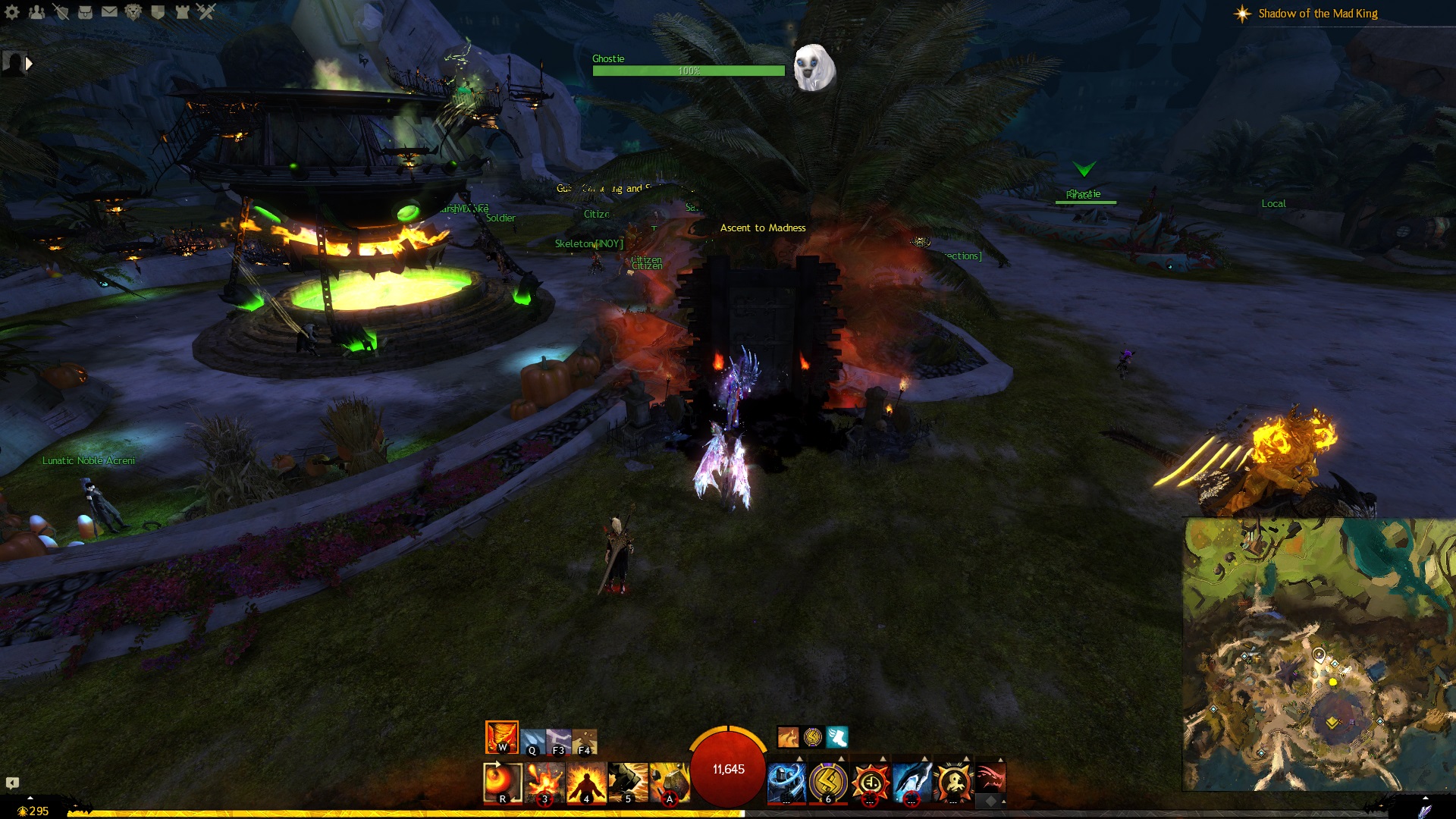Open the PvP crossed swords icon
Image resolution: width=1456 pixels, height=819 pixels.
[x=206, y=11]
